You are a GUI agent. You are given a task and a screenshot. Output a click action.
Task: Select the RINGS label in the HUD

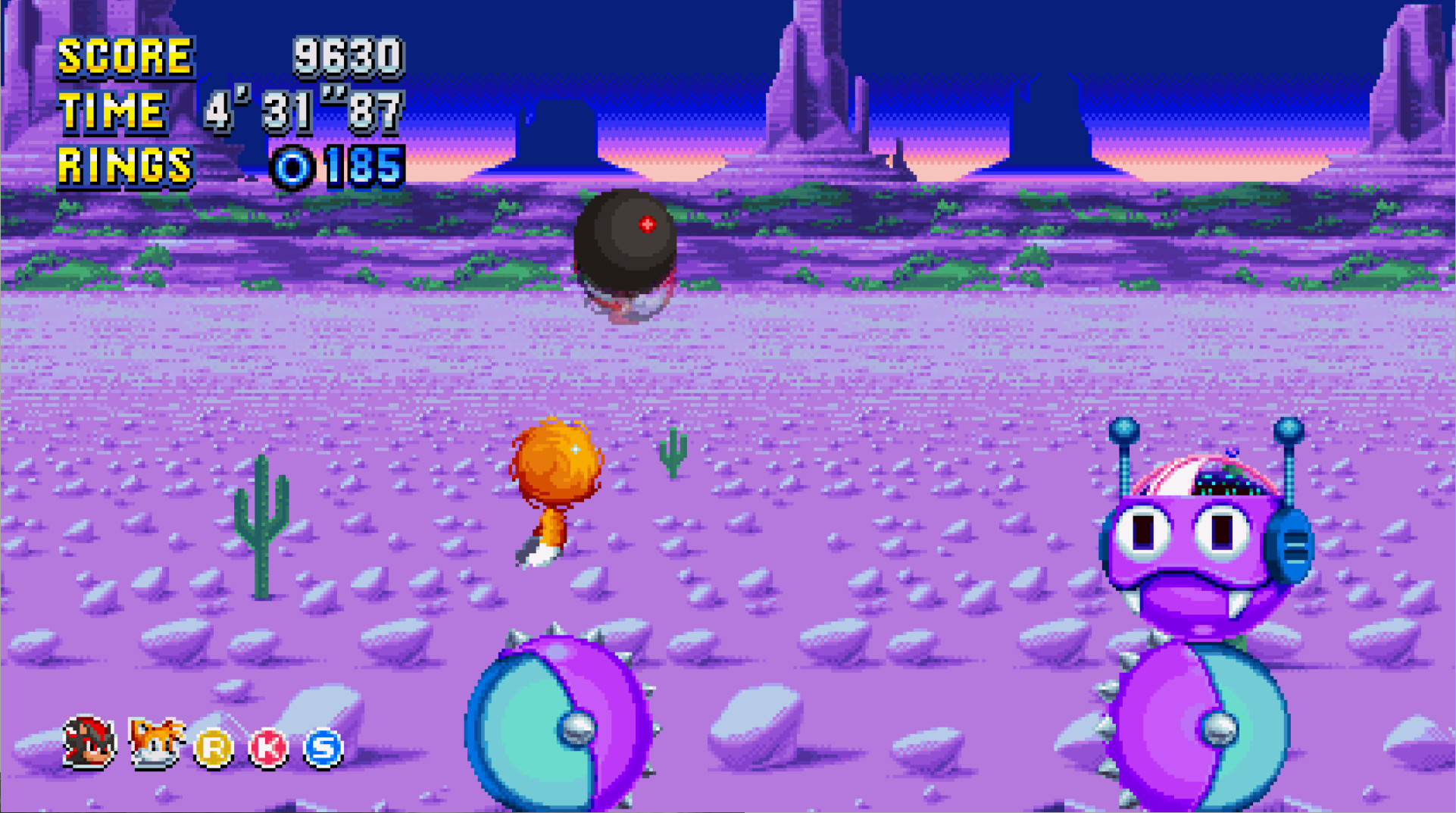(125, 164)
